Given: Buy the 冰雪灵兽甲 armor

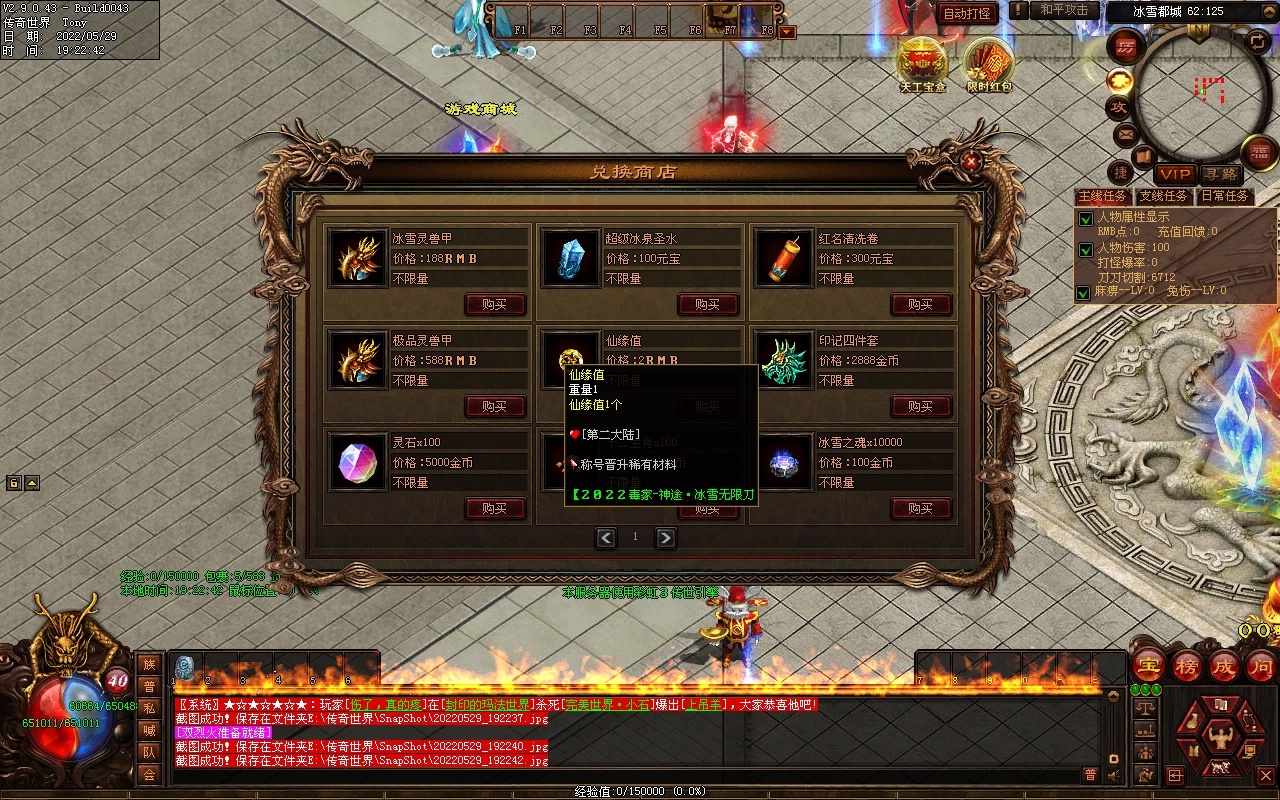Looking at the screenshot, I should 495,305.
